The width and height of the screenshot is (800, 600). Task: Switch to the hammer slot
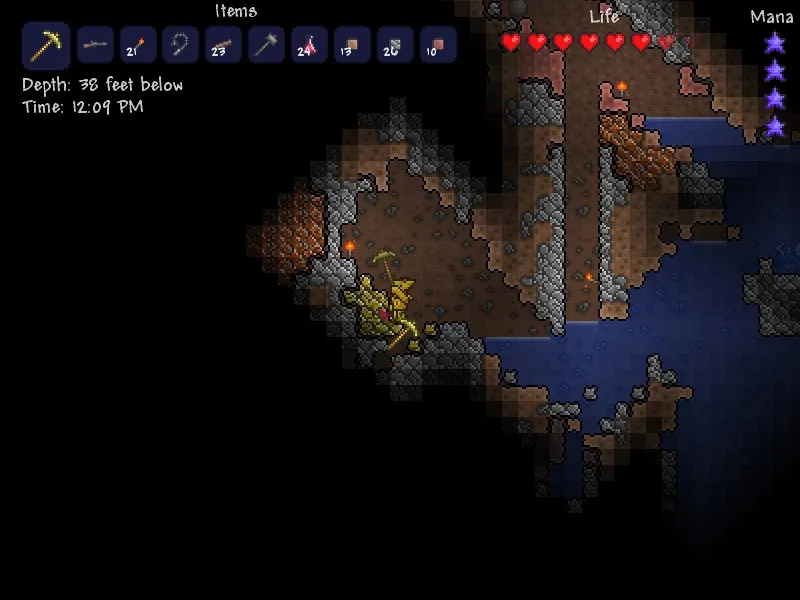267,45
